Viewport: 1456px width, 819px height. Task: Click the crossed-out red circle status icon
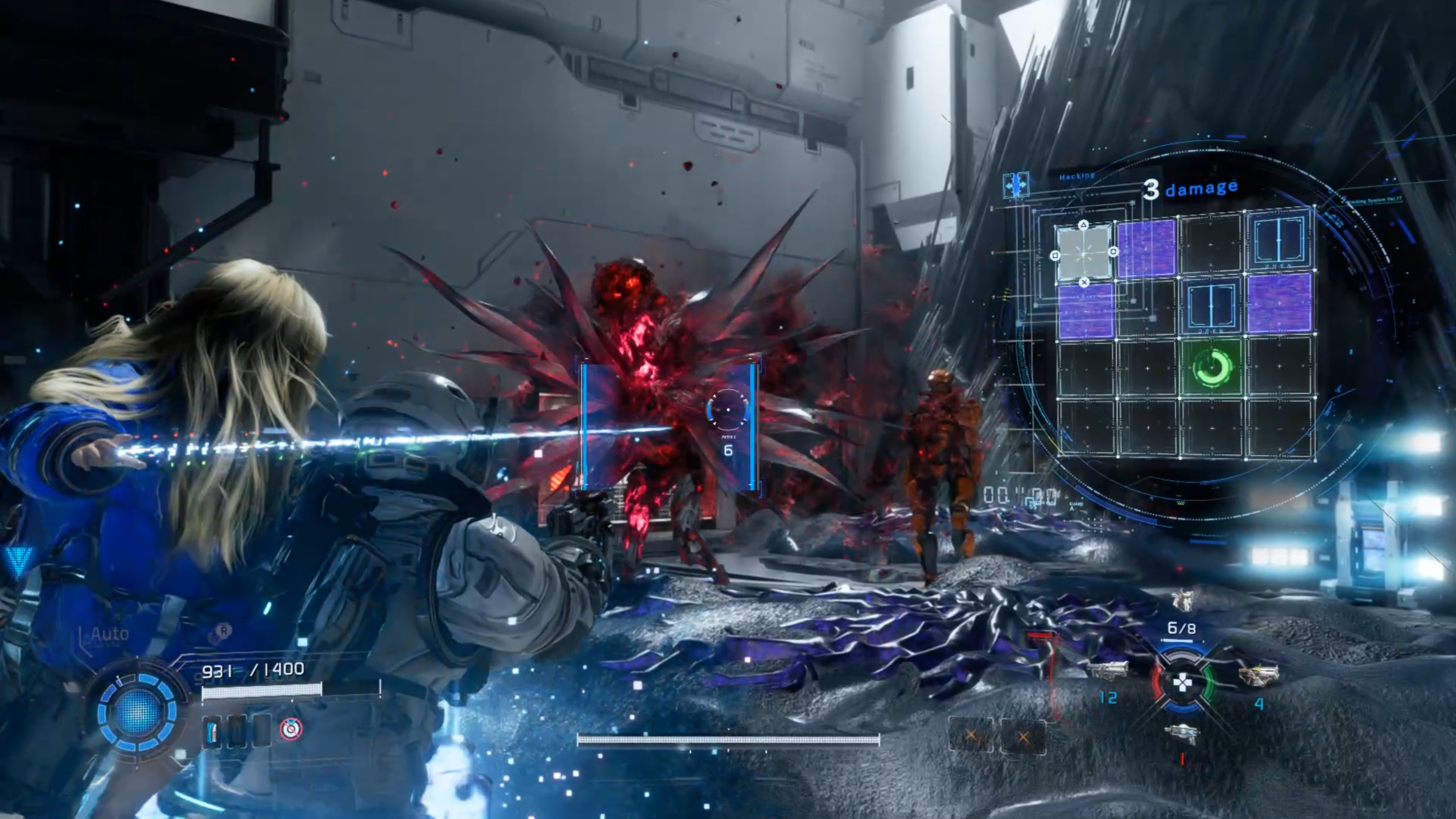pyautogui.click(x=291, y=729)
